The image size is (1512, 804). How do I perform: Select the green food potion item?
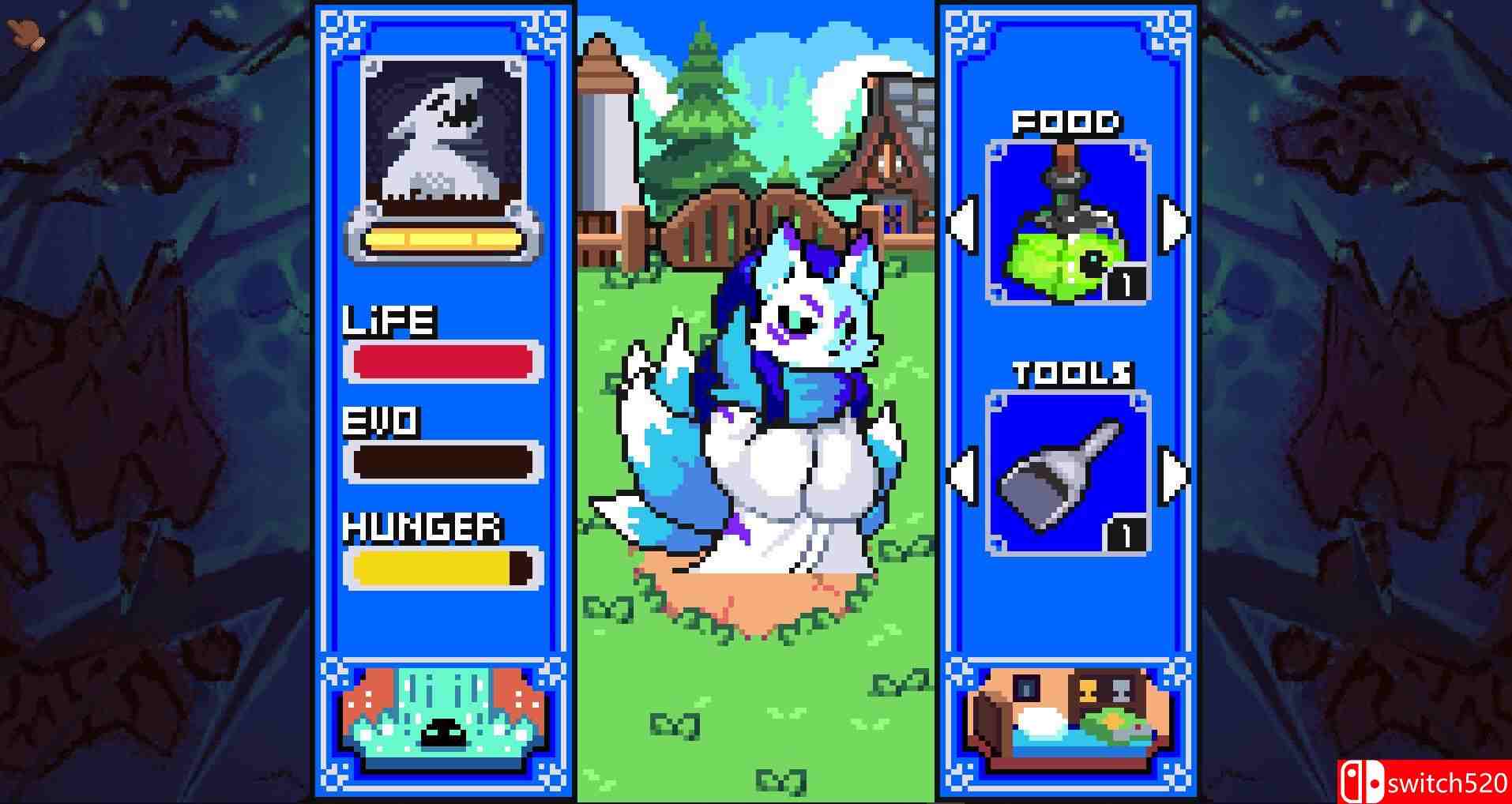click(x=1068, y=221)
